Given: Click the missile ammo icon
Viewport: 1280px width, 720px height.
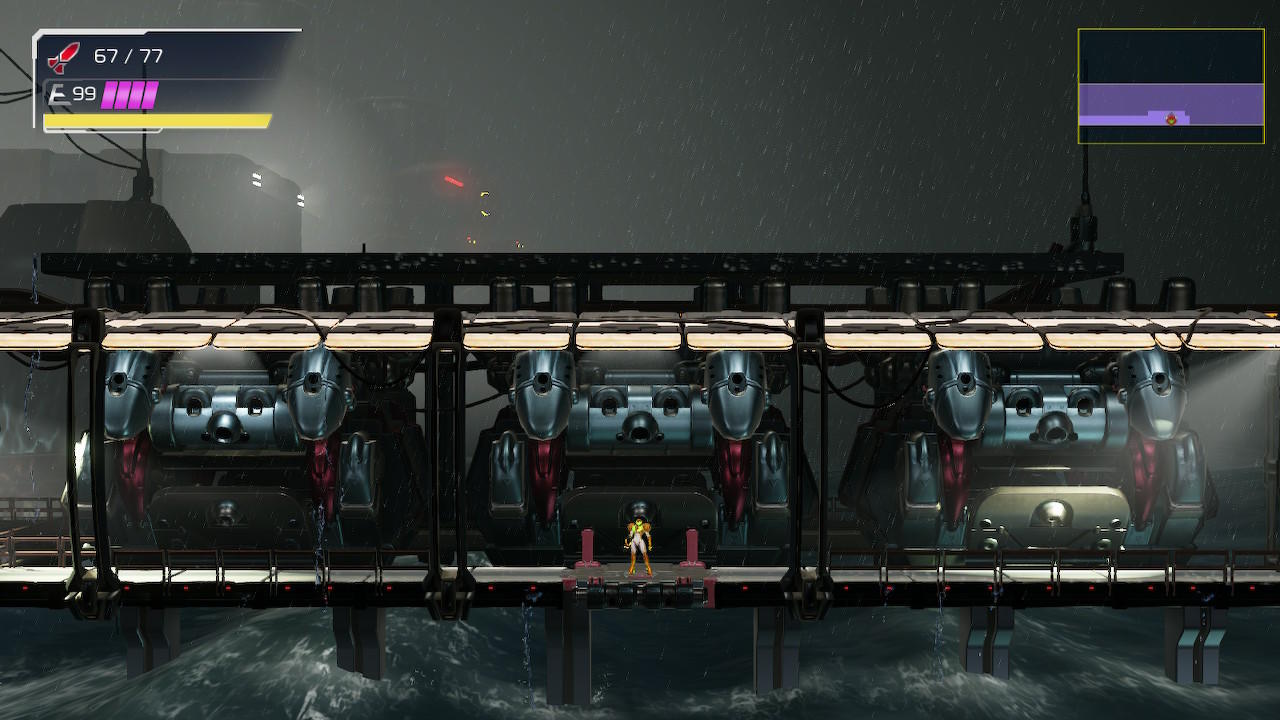Looking at the screenshot, I should (63, 57).
